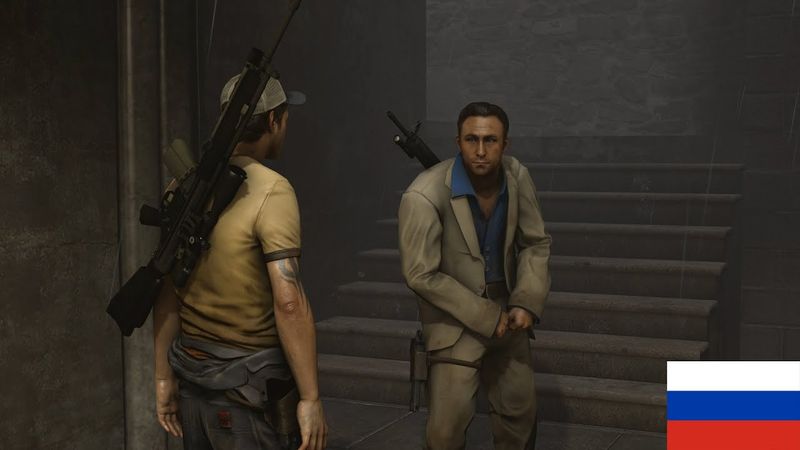Click the Russian flag icon
This screenshot has height=450, width=800.
click(733, 405)
